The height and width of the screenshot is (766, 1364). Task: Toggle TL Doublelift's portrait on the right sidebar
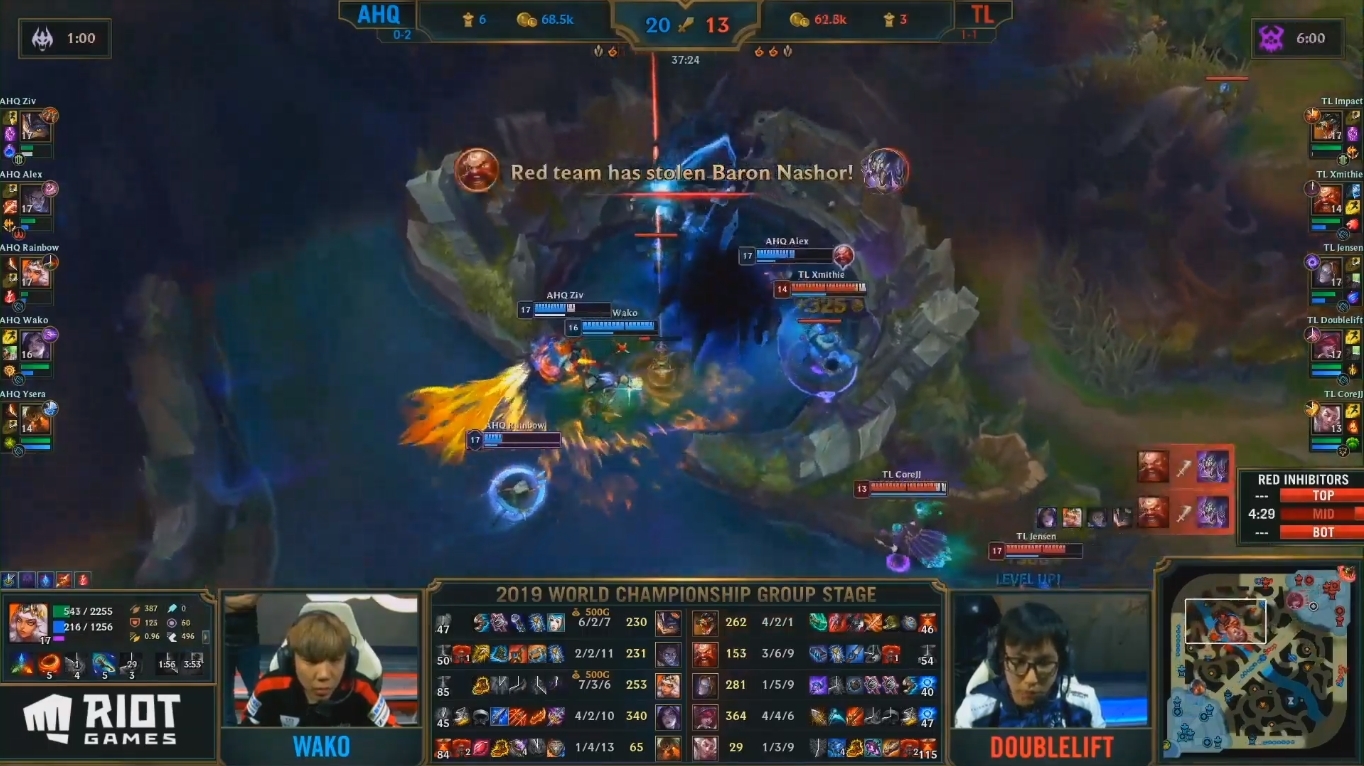pyautogui.click(x=1327, y=345)
